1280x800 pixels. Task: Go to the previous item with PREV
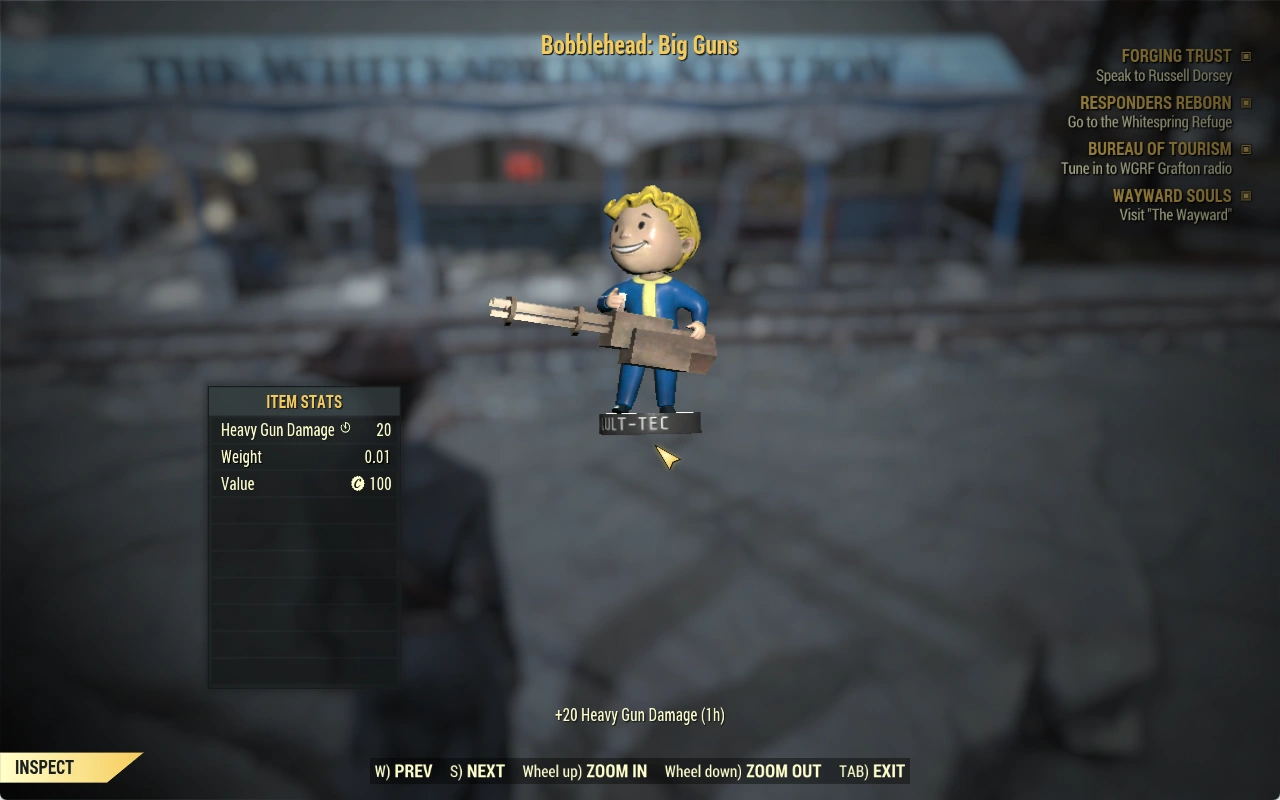pyautogui.click(x=404, y=771)
